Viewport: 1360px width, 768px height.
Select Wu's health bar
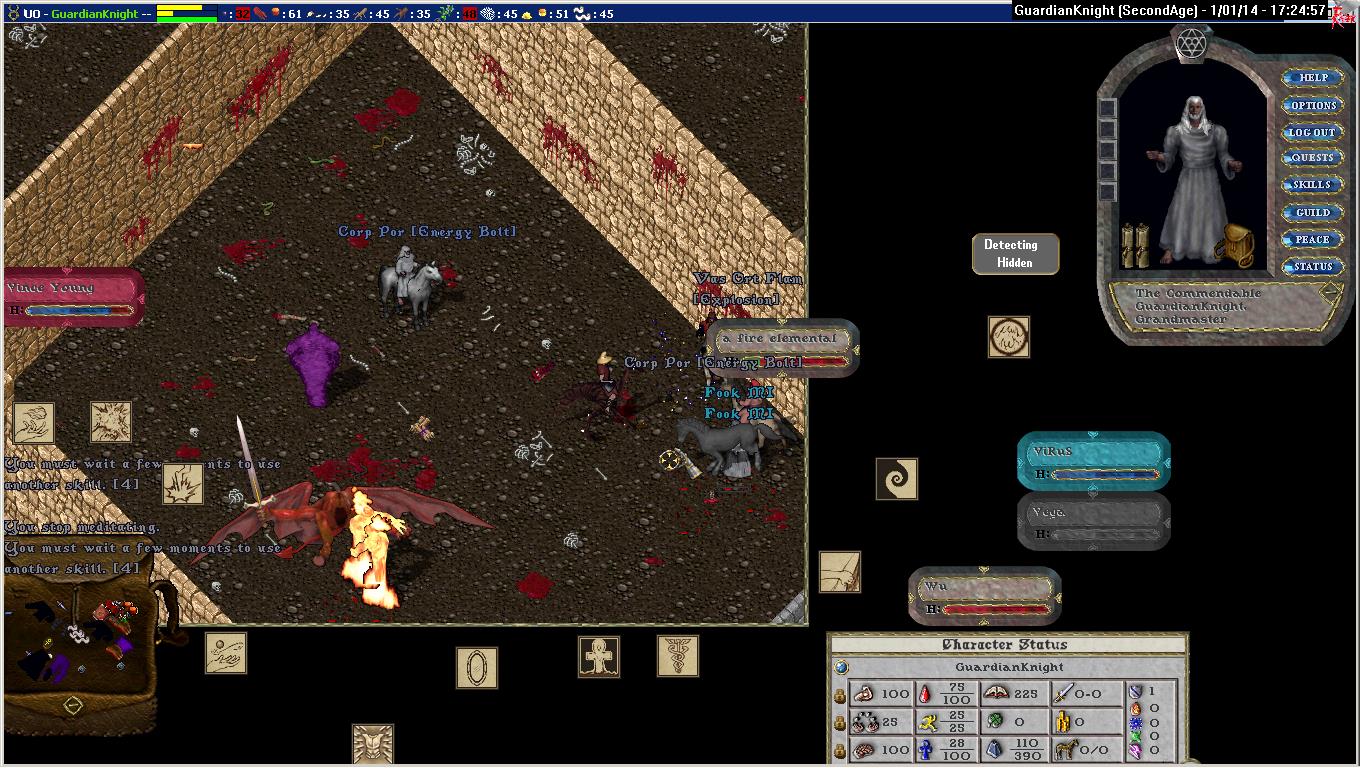click(985, 597)
